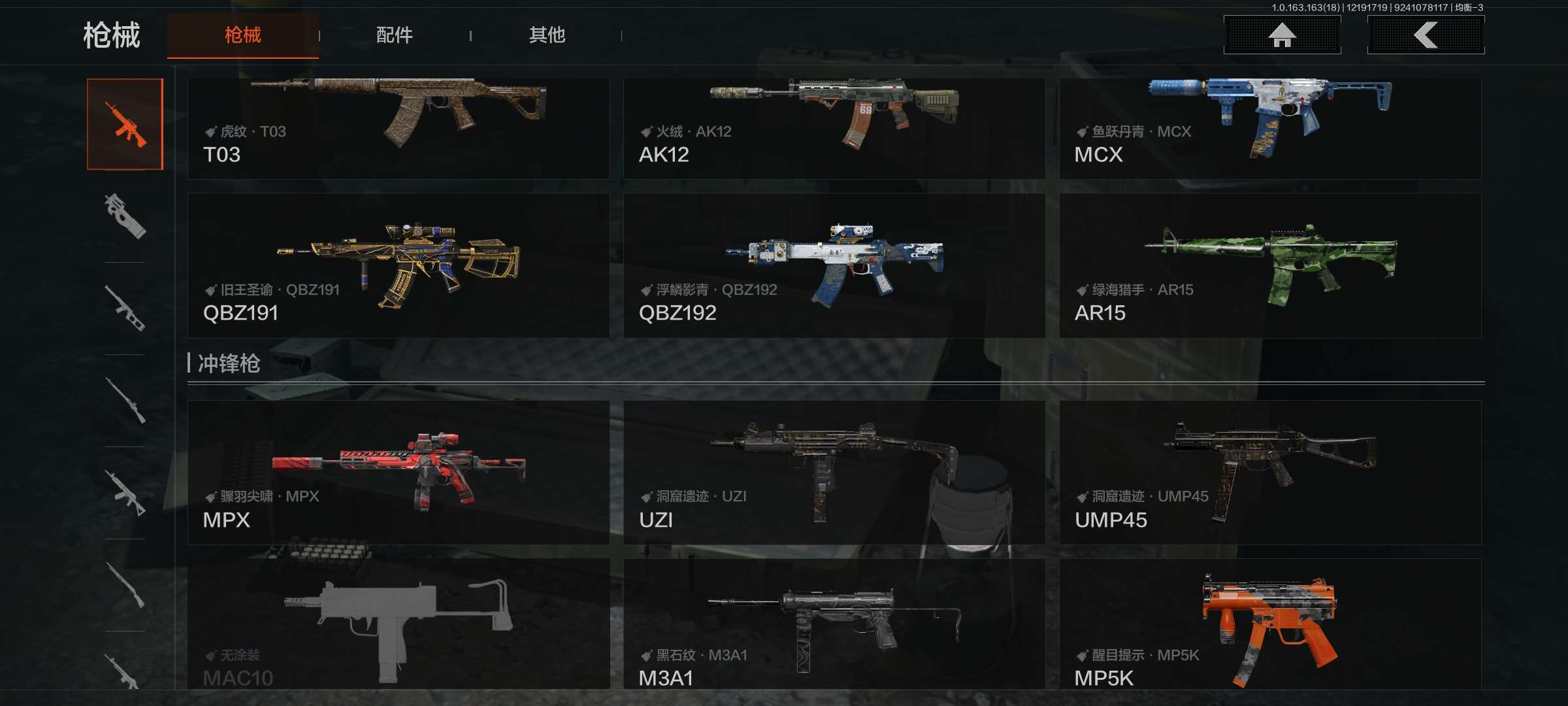Viewport: 1568px width, 706px height.
Task: Switch to the 其他 tab
Action: 547,35
